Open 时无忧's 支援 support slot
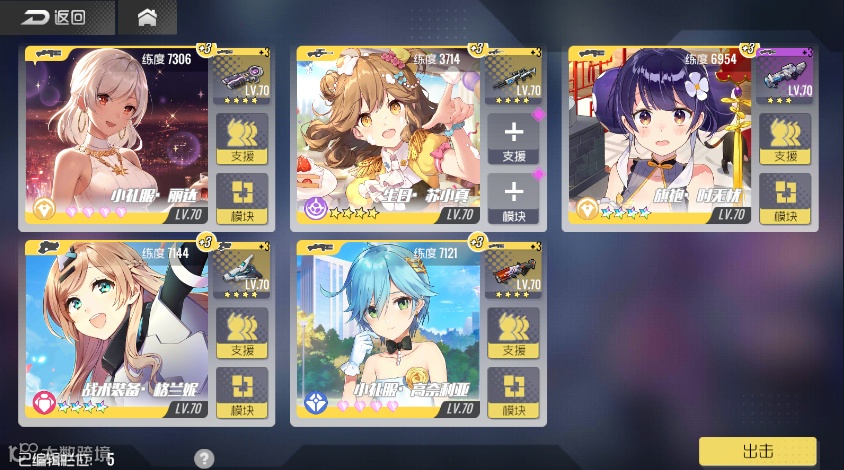The height and width of the screenshot is (470, 844). [x=785, y=138]
